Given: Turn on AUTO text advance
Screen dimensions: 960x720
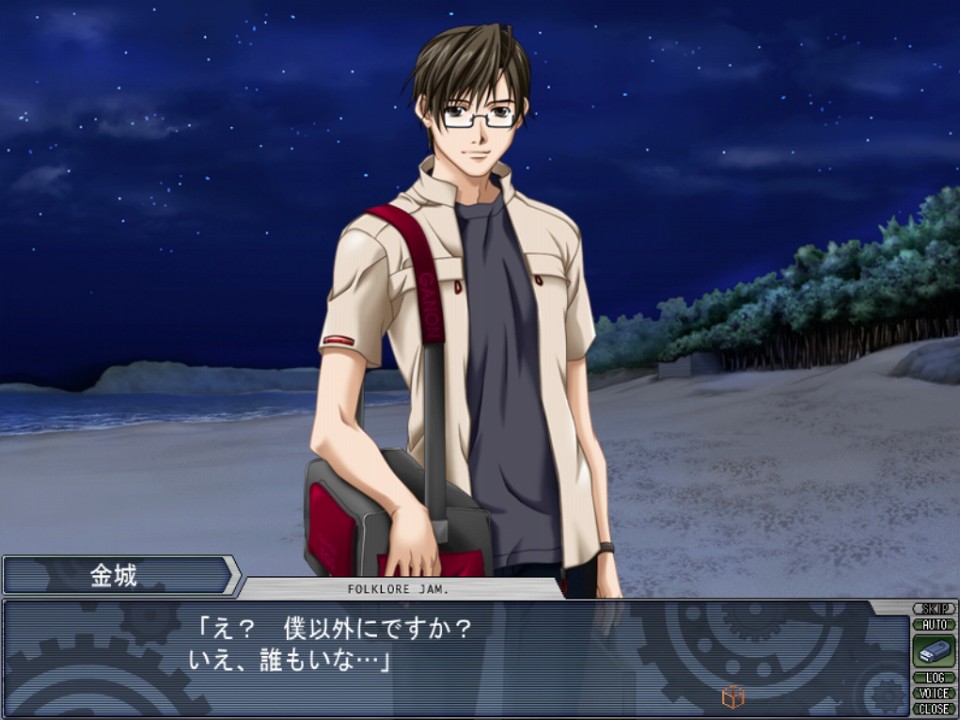Looking at the screenshot, I should click(933, 624).
